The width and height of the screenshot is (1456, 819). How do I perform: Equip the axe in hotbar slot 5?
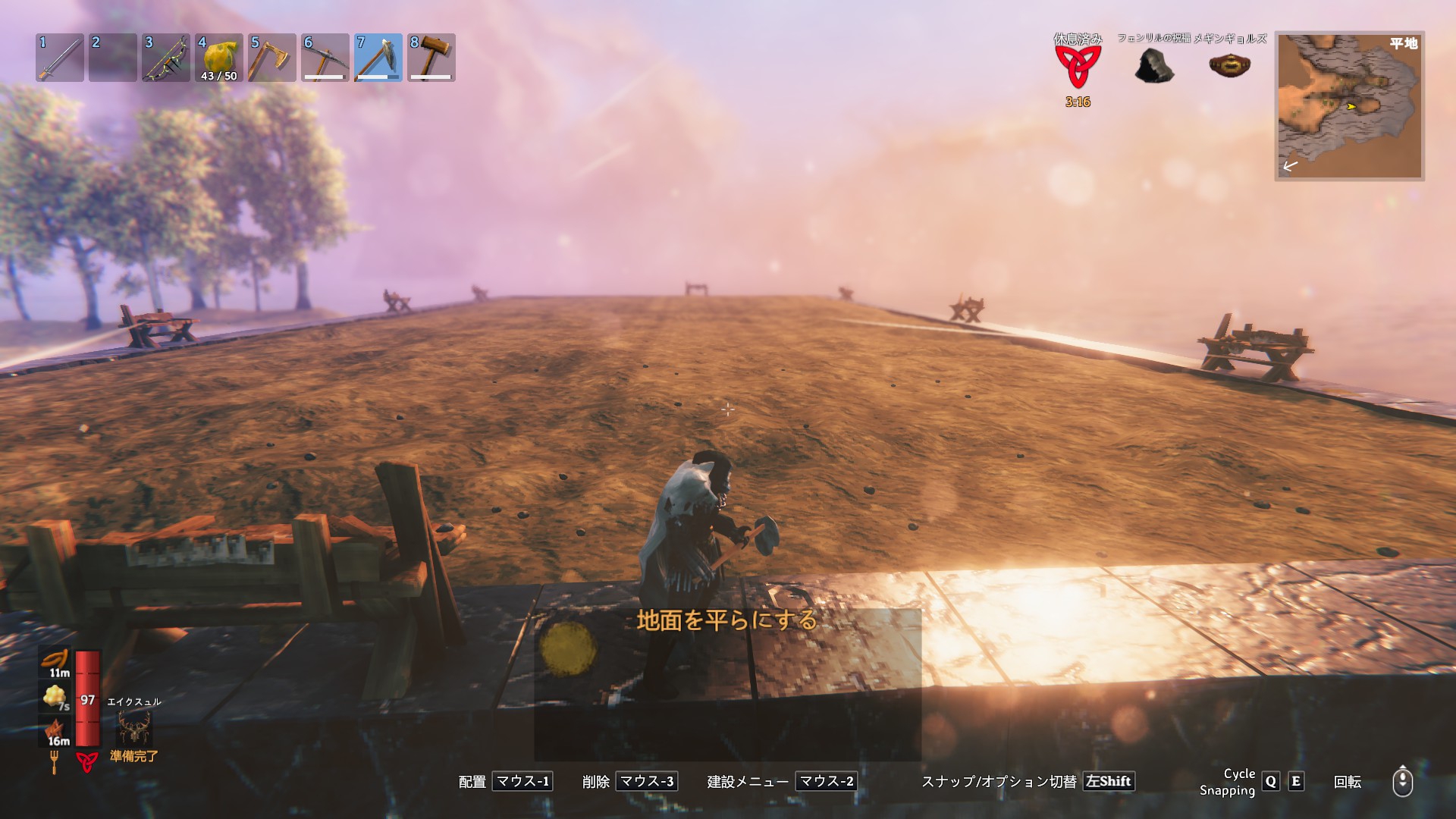coord(272,58)
